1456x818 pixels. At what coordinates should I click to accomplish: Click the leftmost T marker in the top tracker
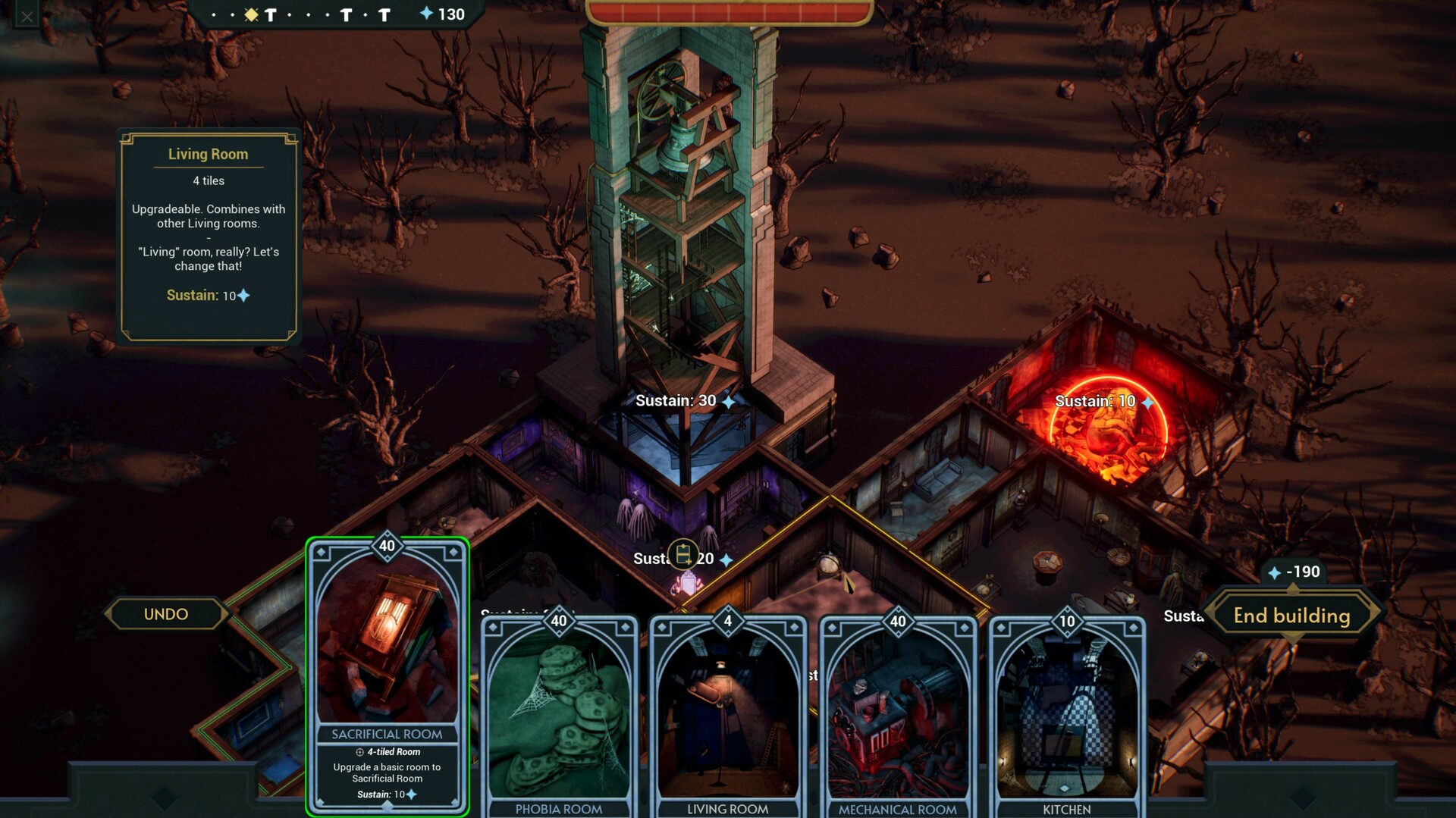click(269, 14)
